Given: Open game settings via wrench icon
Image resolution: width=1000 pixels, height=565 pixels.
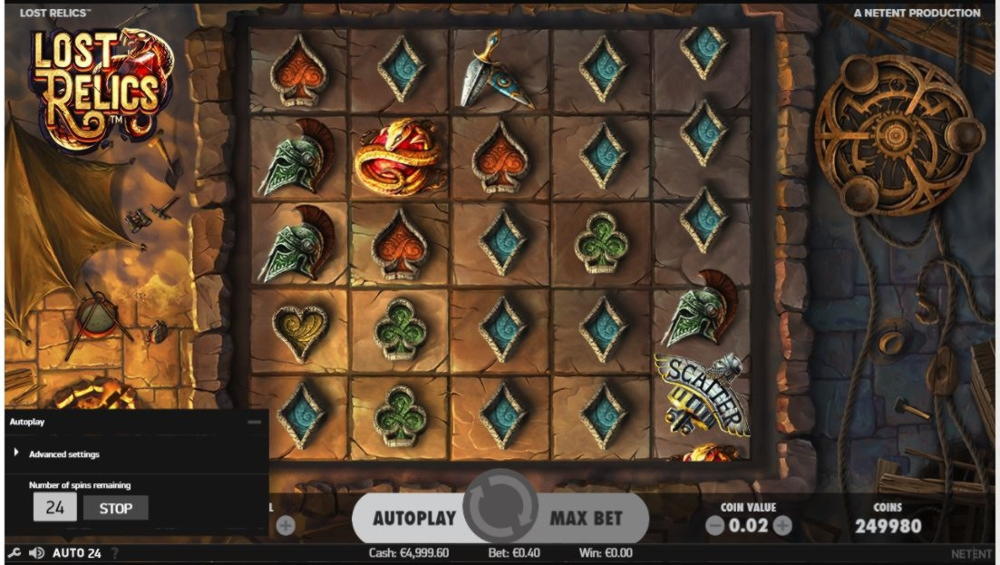Looking at the screenshot, I should 13,553.
